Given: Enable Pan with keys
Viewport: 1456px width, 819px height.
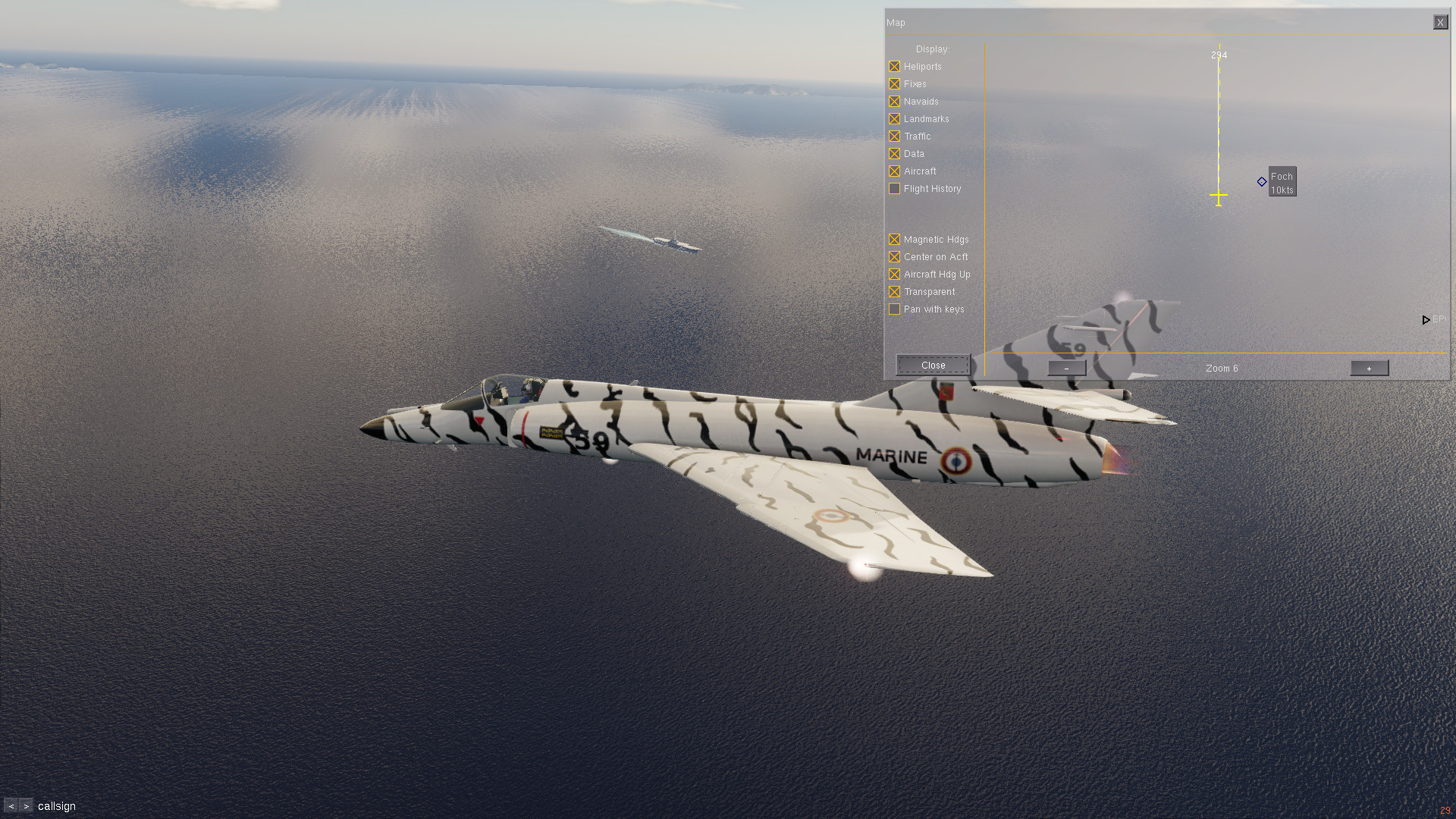Looking at the screenshot, I should tap(895, 309).
